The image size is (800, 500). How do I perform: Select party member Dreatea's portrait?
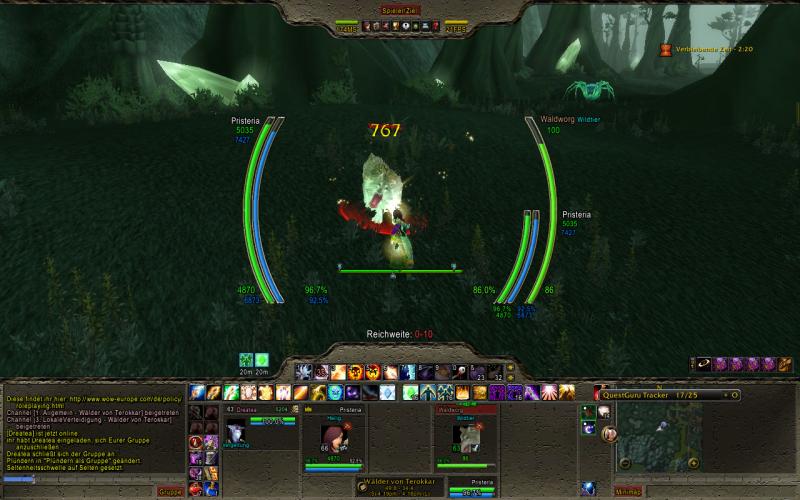click(x=236, y=432)
